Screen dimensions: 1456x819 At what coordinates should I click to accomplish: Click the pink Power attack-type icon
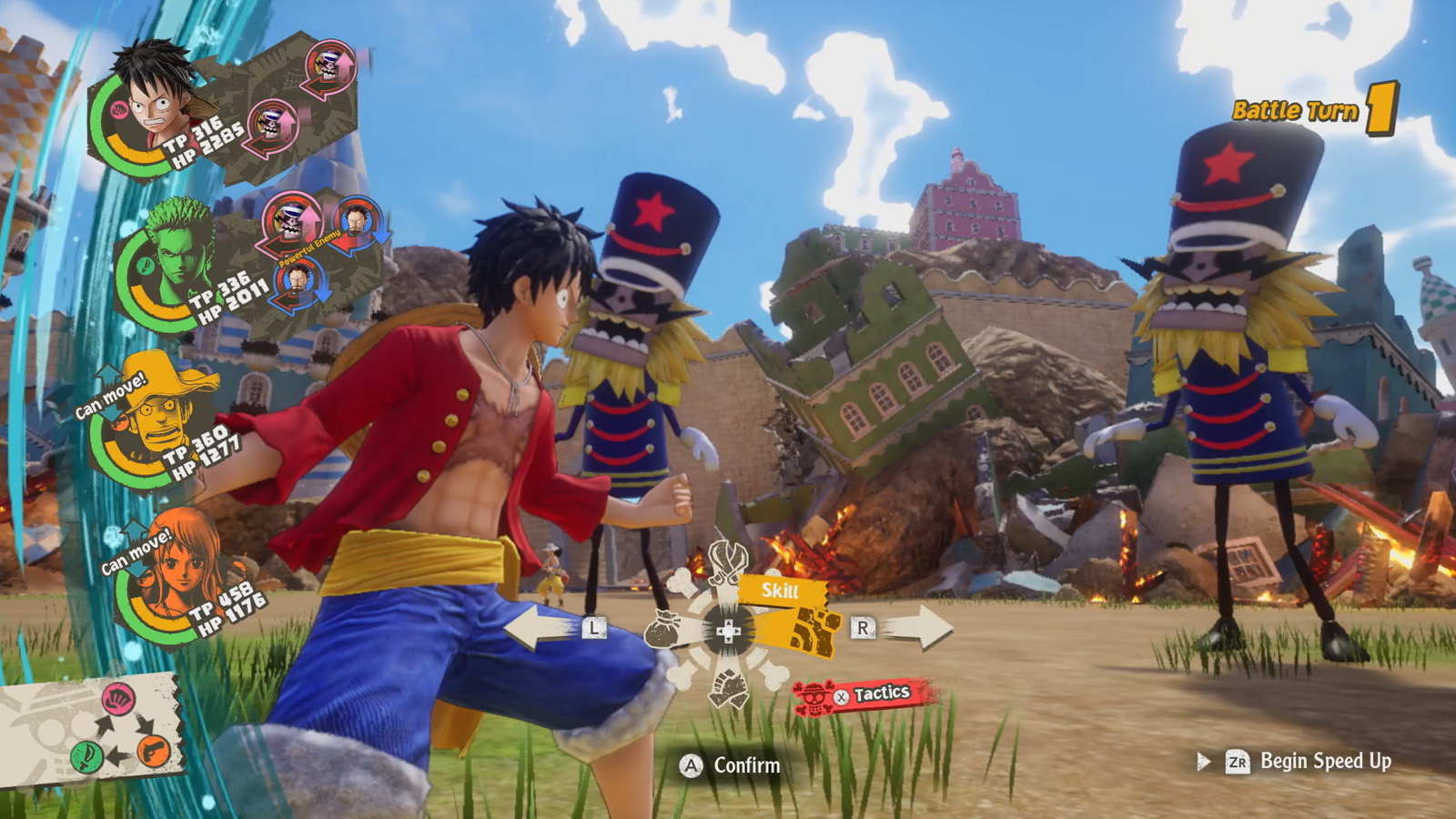click(117, 699)
